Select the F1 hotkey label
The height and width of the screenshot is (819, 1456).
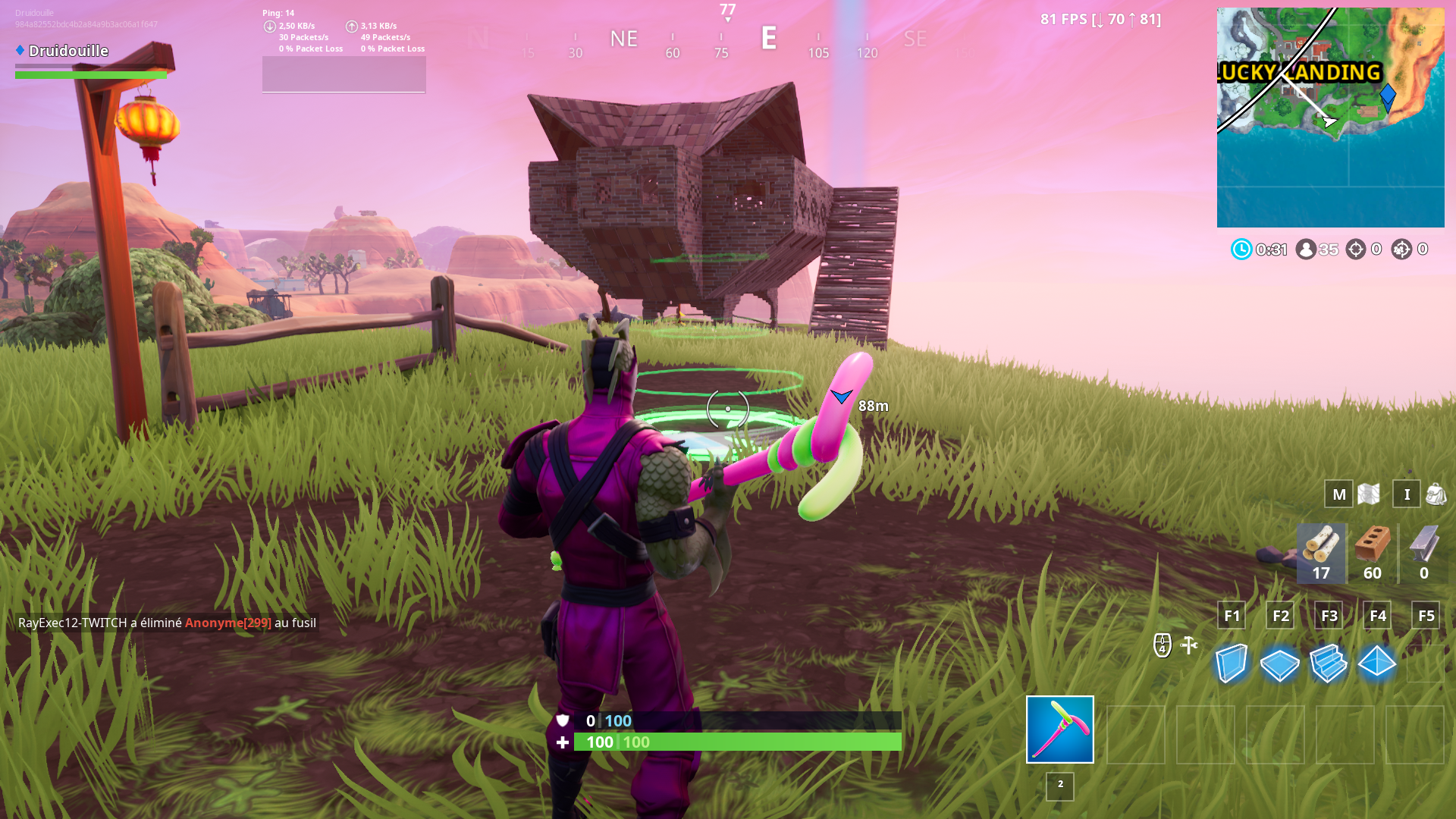[1232, 616]
